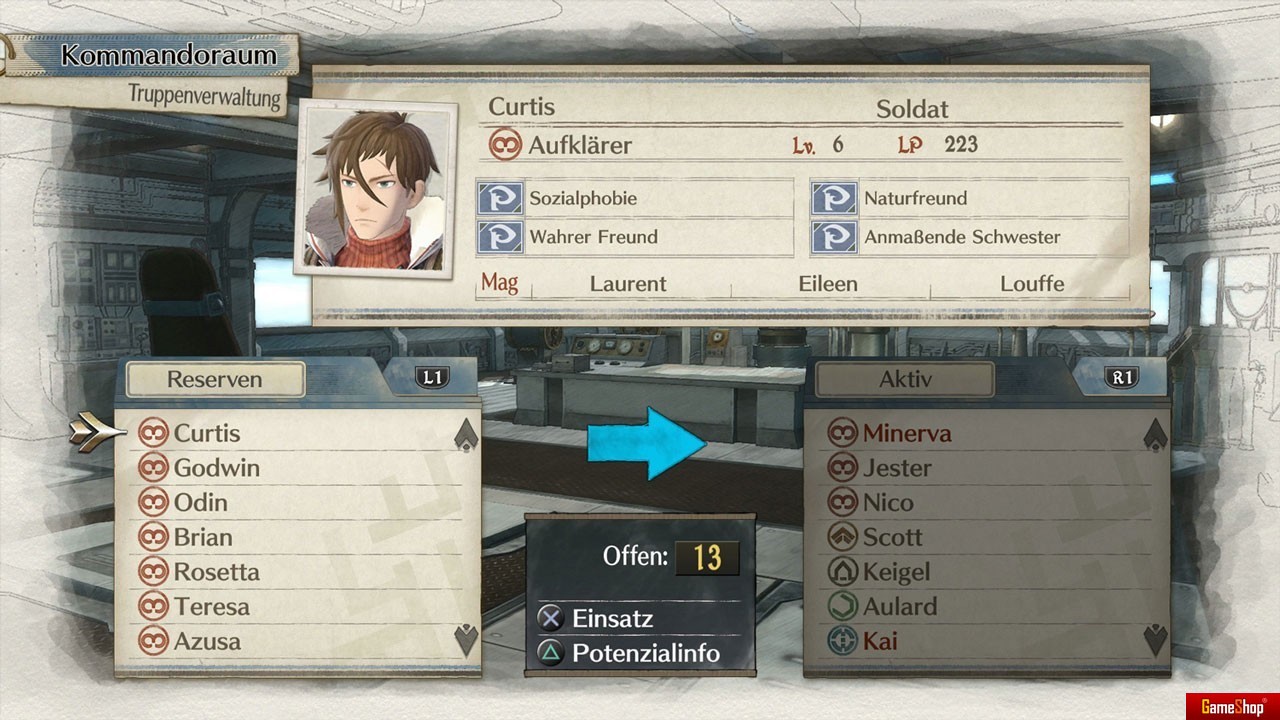
Task: Switch to the Reserven tab
Action: point(215,380)
